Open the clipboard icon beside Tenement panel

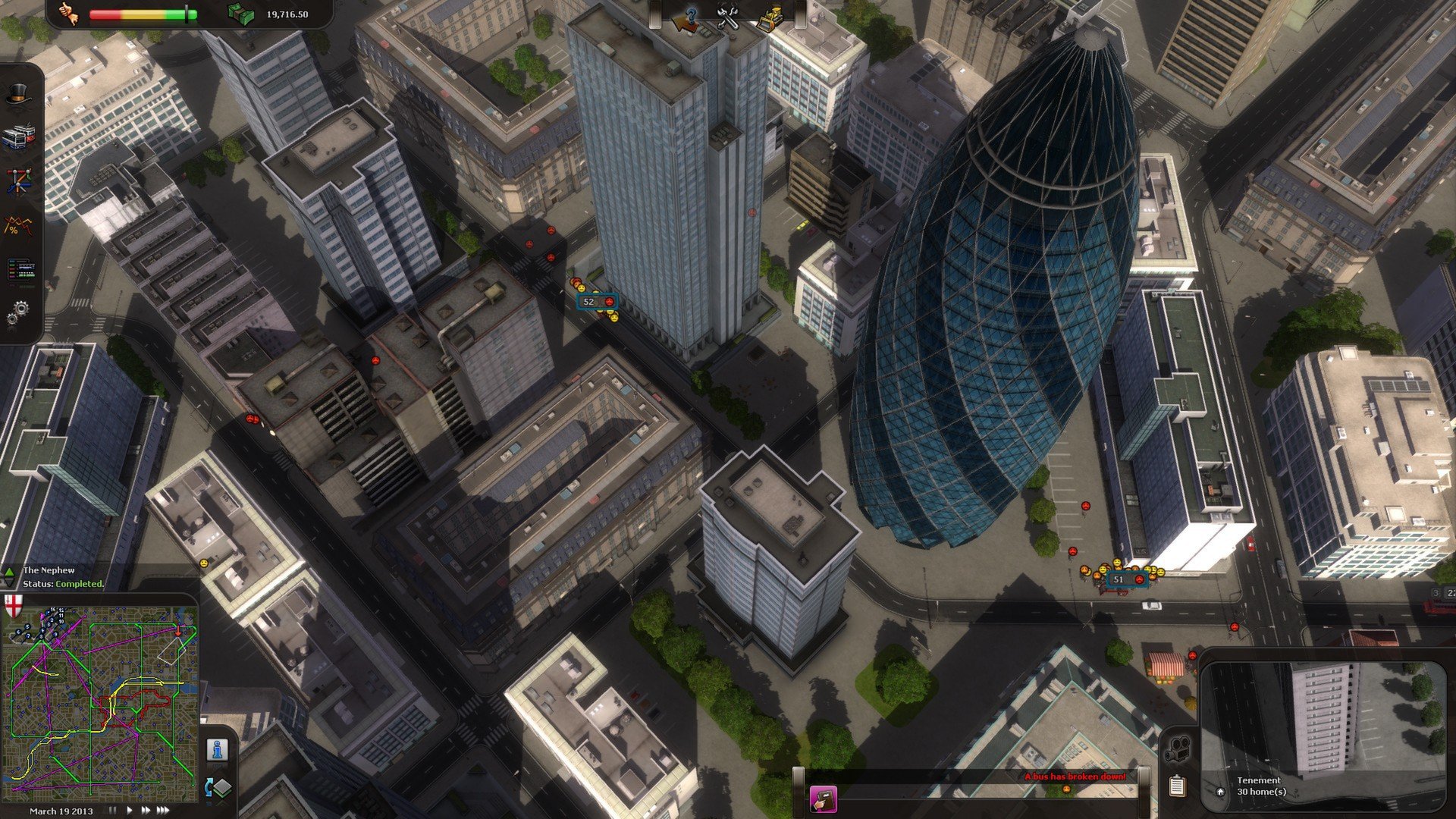pos(1177,786)
